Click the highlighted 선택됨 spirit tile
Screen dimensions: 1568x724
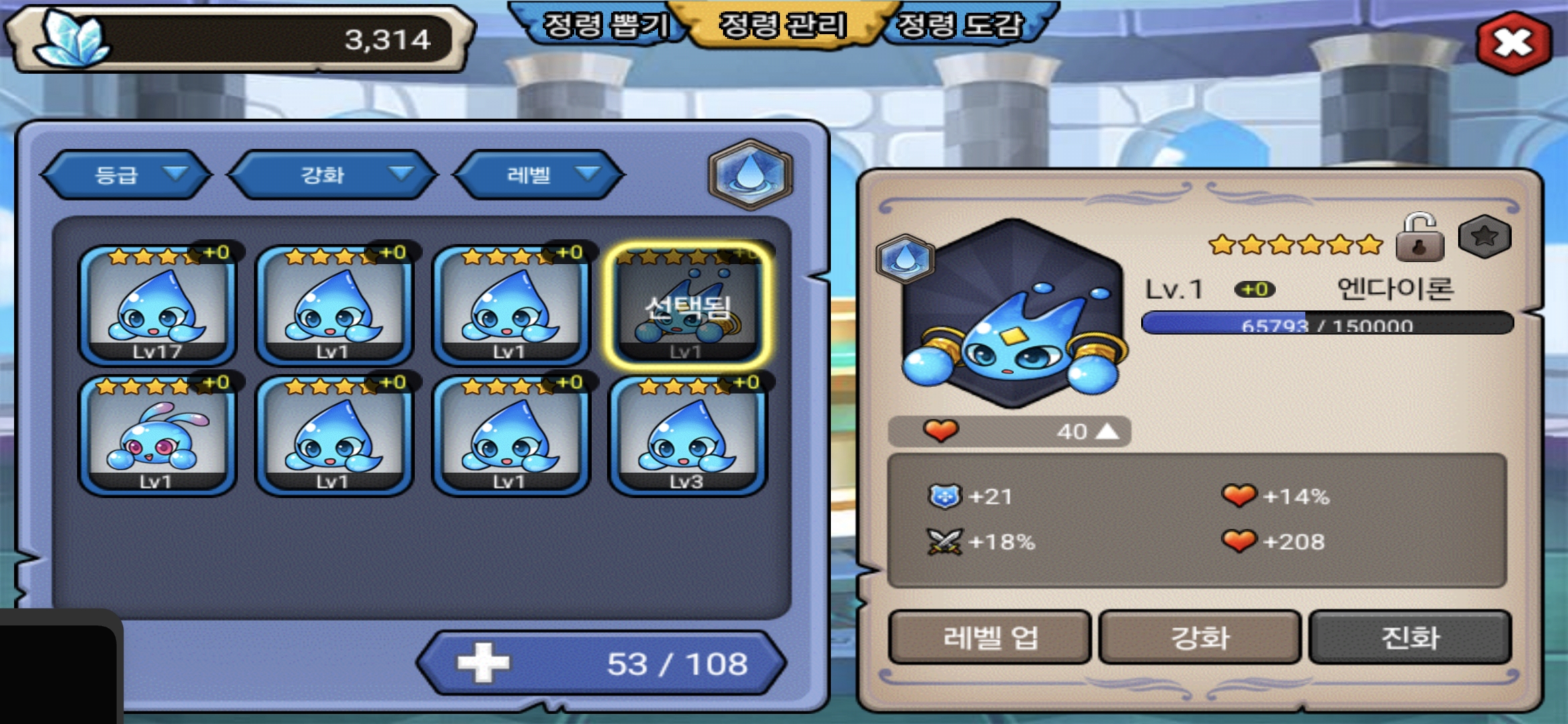tap(688, 305)
